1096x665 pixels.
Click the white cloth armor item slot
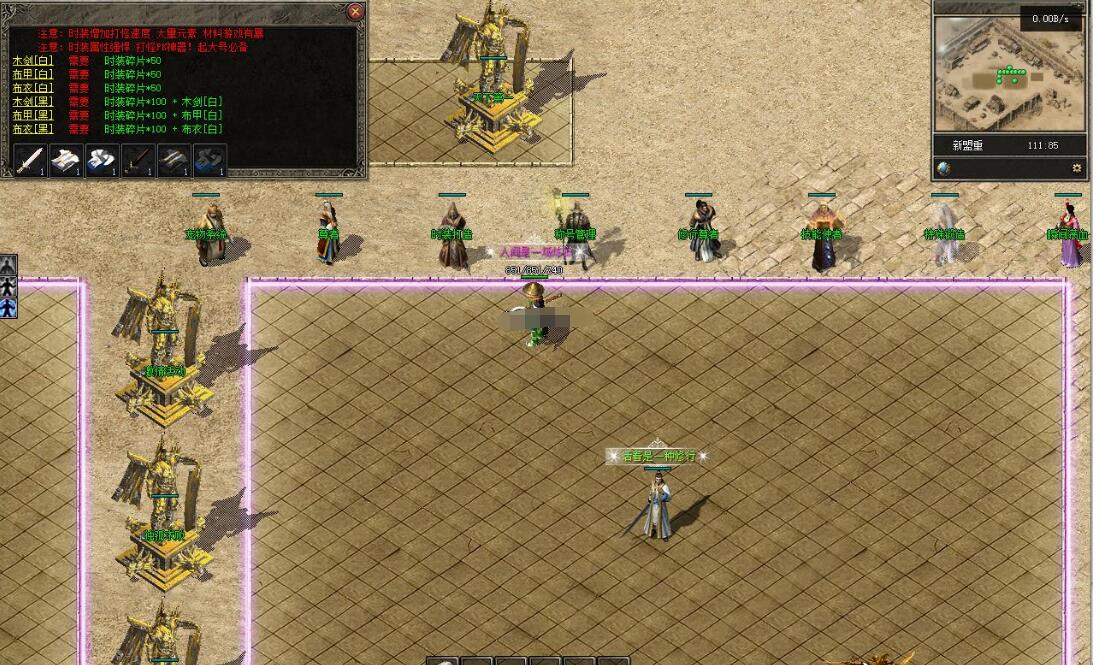pyautogui.click(x=66, y=160)
